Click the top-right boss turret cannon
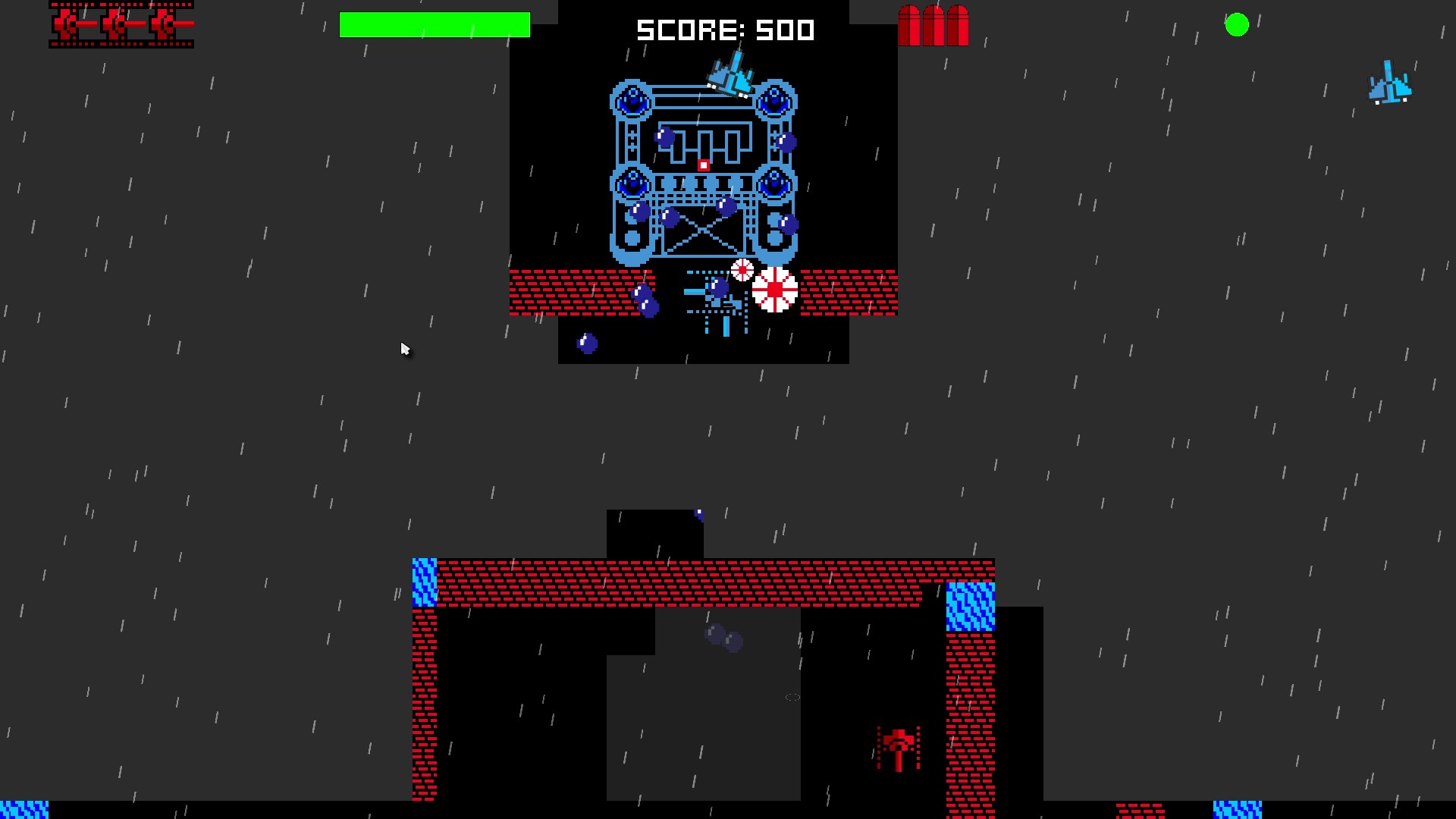Image resolution: width=1456 pixels, height=819 pixels. 775,101
